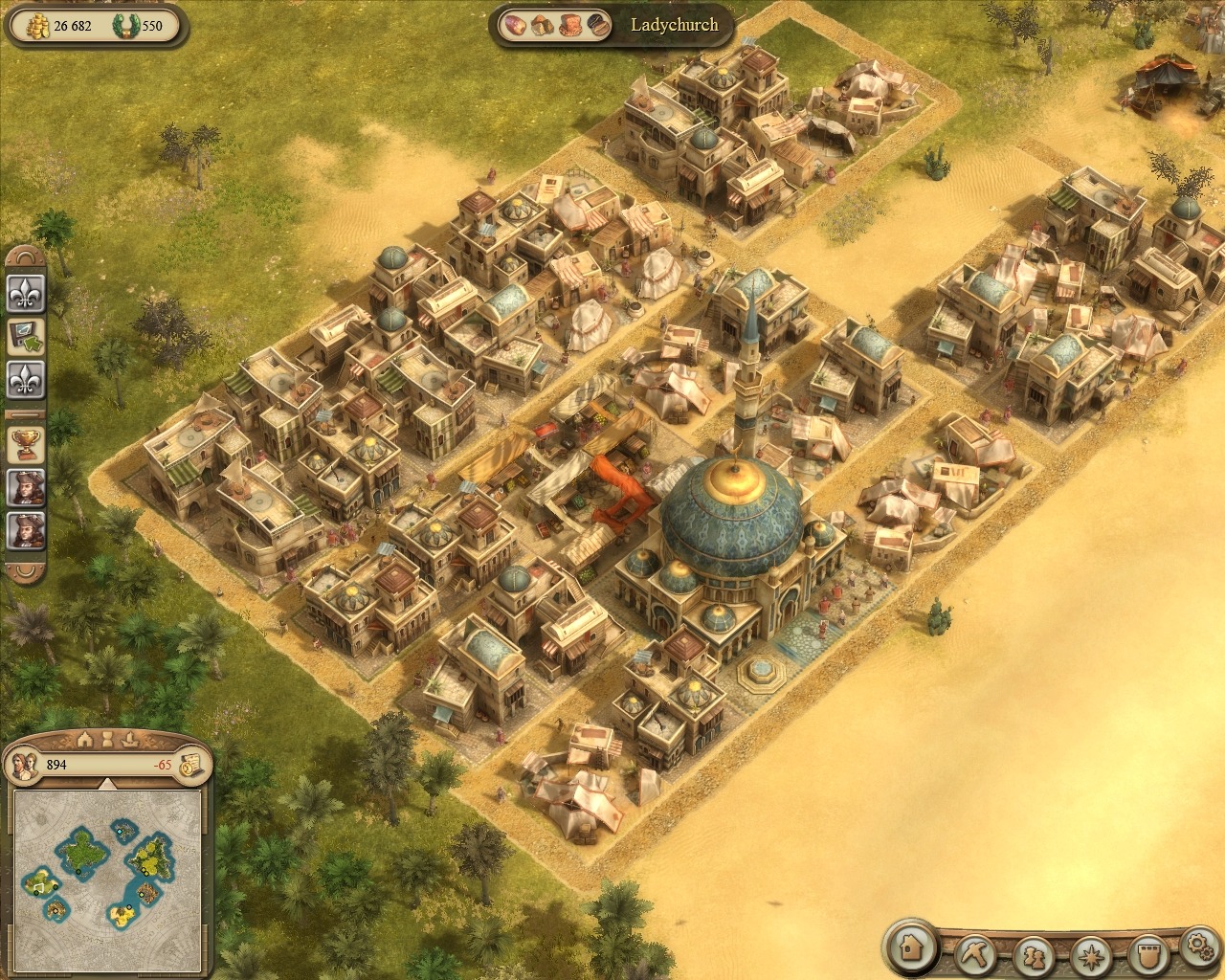The height and width of the screenshot is (980, 1225).
Task: Select the hourglass tab above the minimap
Action: coord(108,739)
